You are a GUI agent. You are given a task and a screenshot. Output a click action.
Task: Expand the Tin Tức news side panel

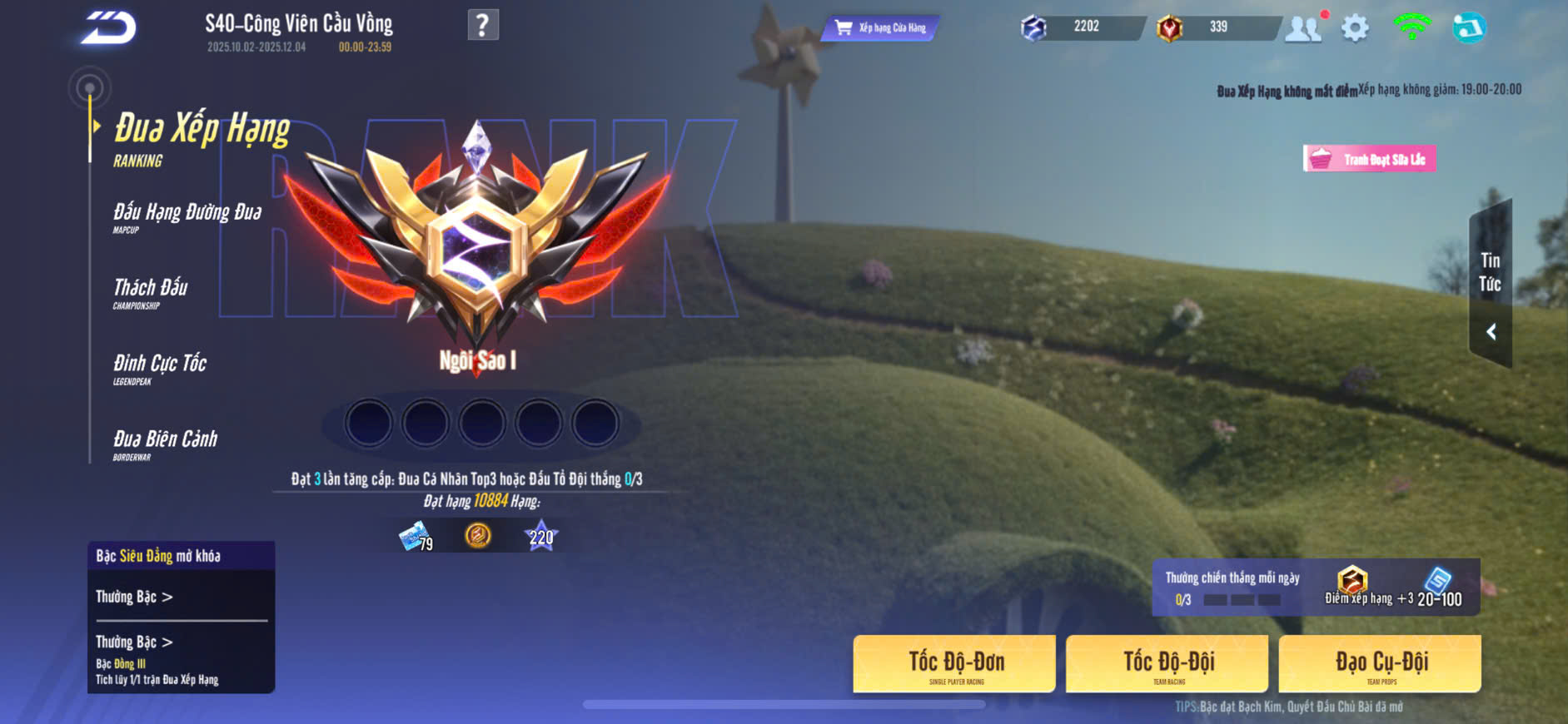coord(1491,285)
